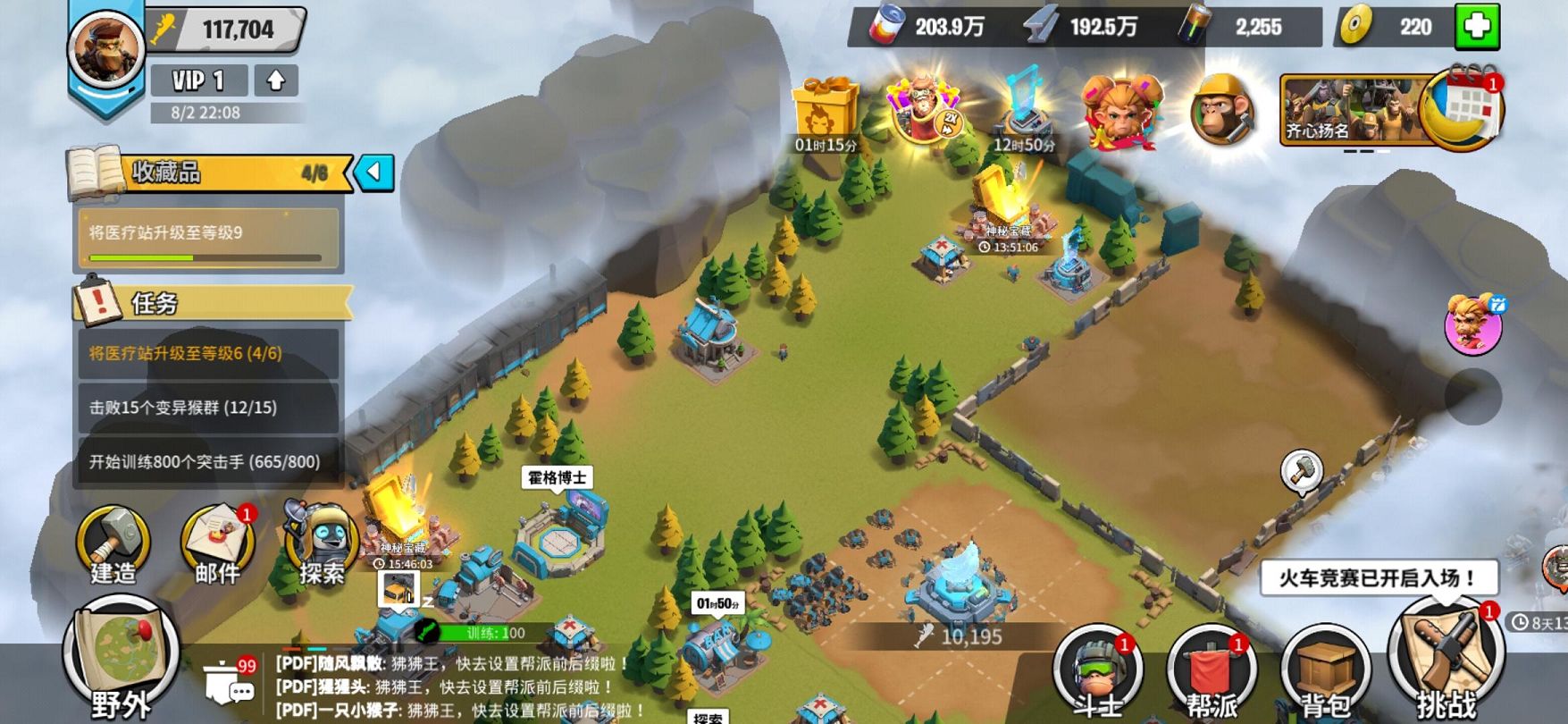Open the gift box timed reward
This screenshot has width=1568, height=724.
click(x=825, y=114)
